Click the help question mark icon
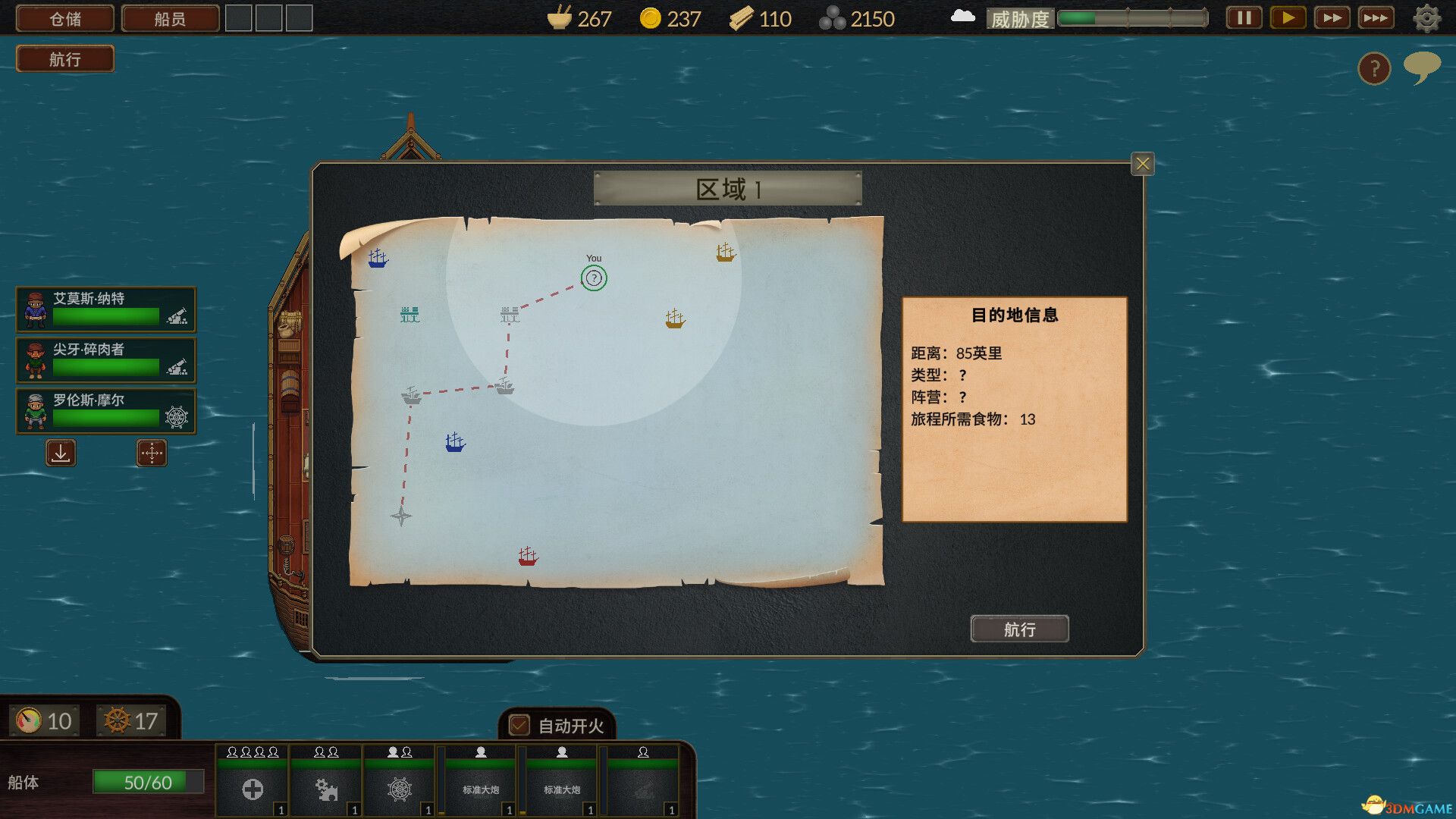The height and width of the screenshot is (819, 1456). click(1374, 69)
